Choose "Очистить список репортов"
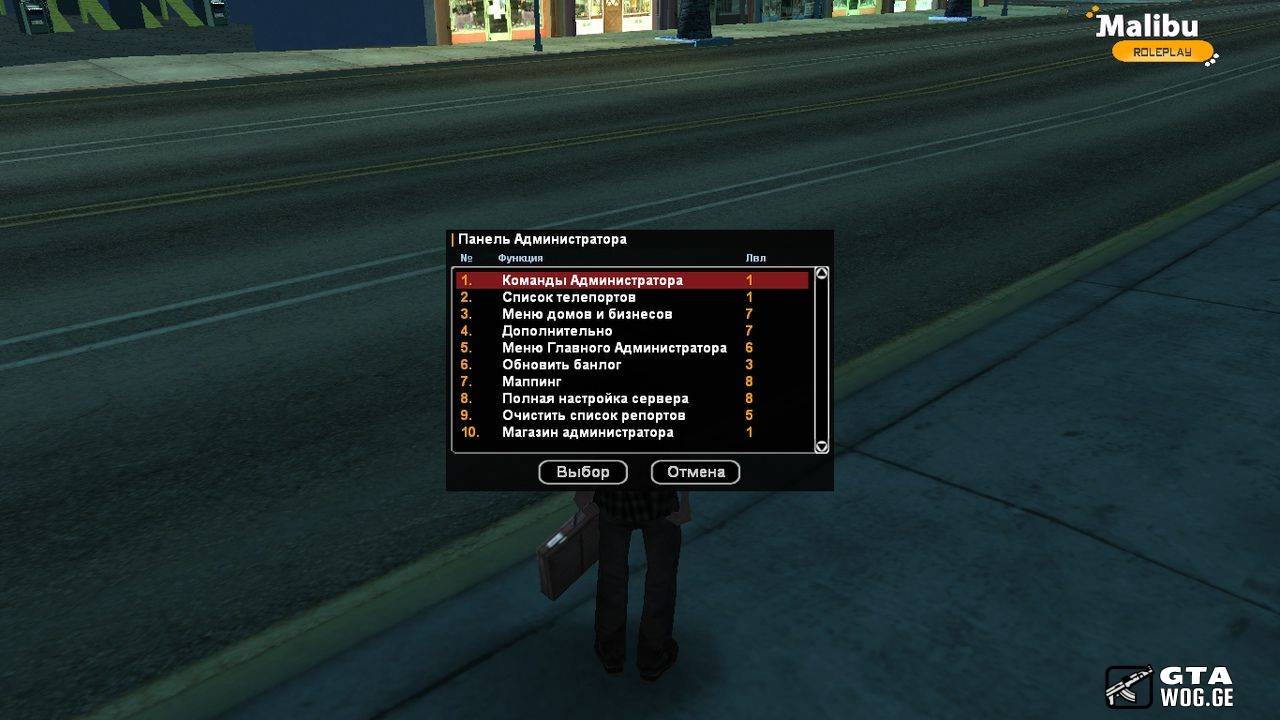The height and width of the screenshot is (720, 1280). (594, 415)
